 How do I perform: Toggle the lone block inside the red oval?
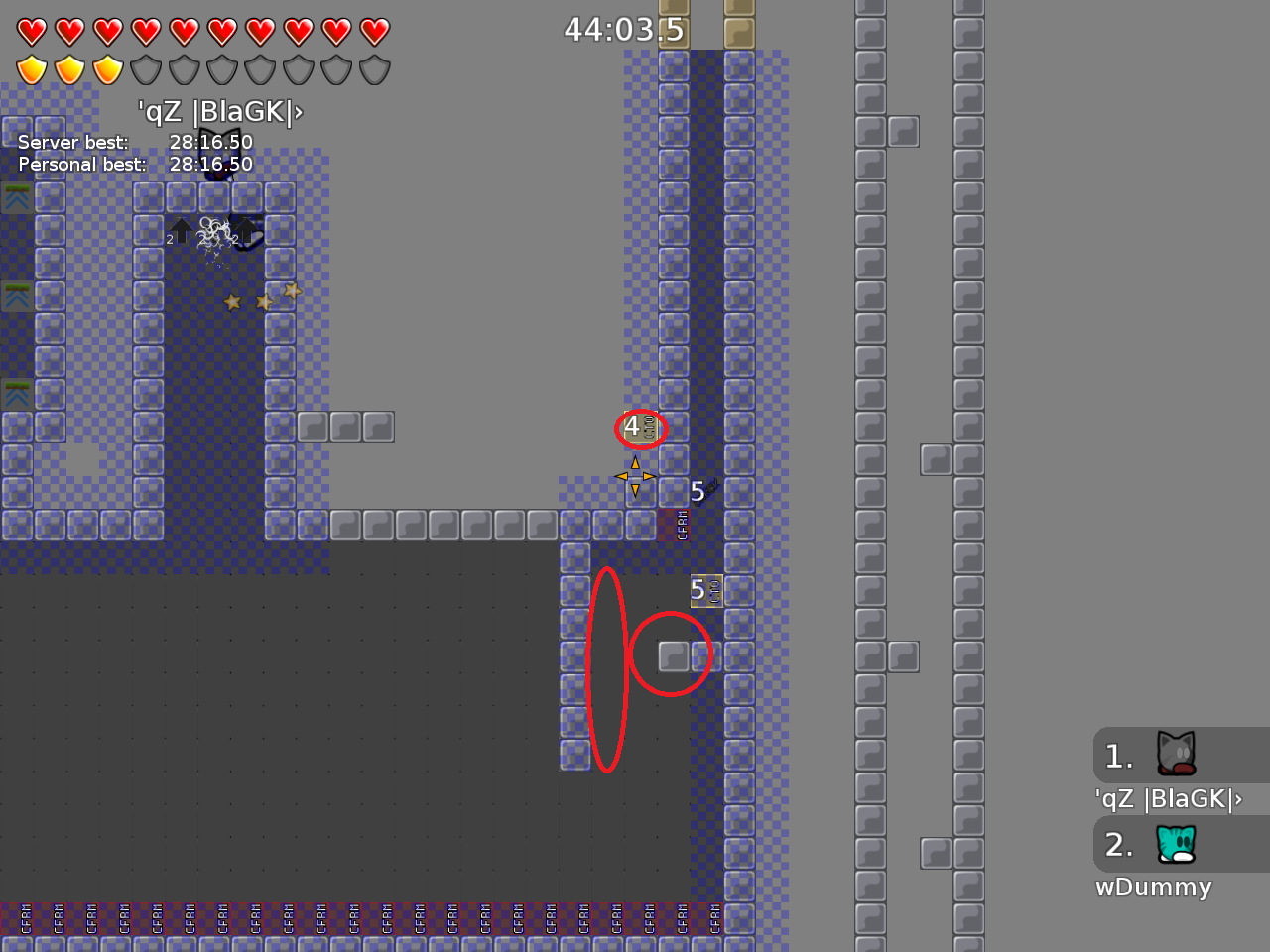673,654
